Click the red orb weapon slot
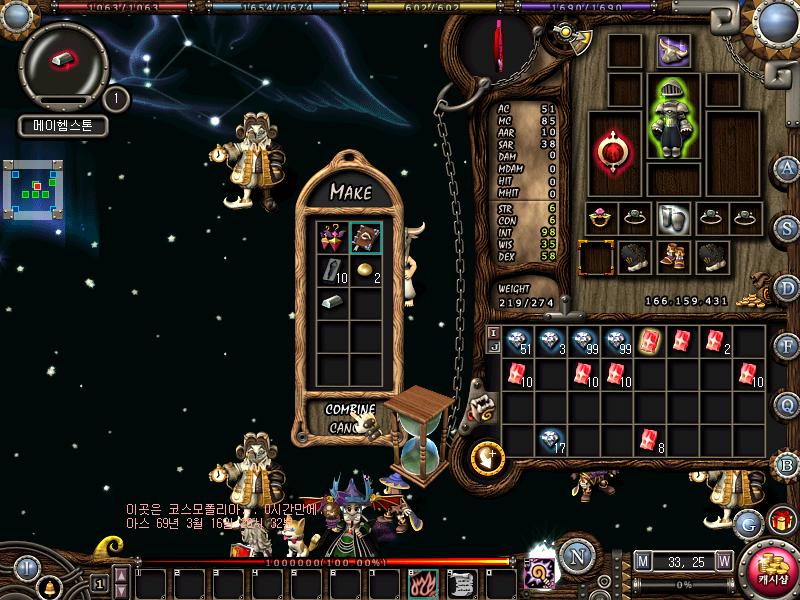The height and width of the screenshot is (600, 800). (610, 152)
